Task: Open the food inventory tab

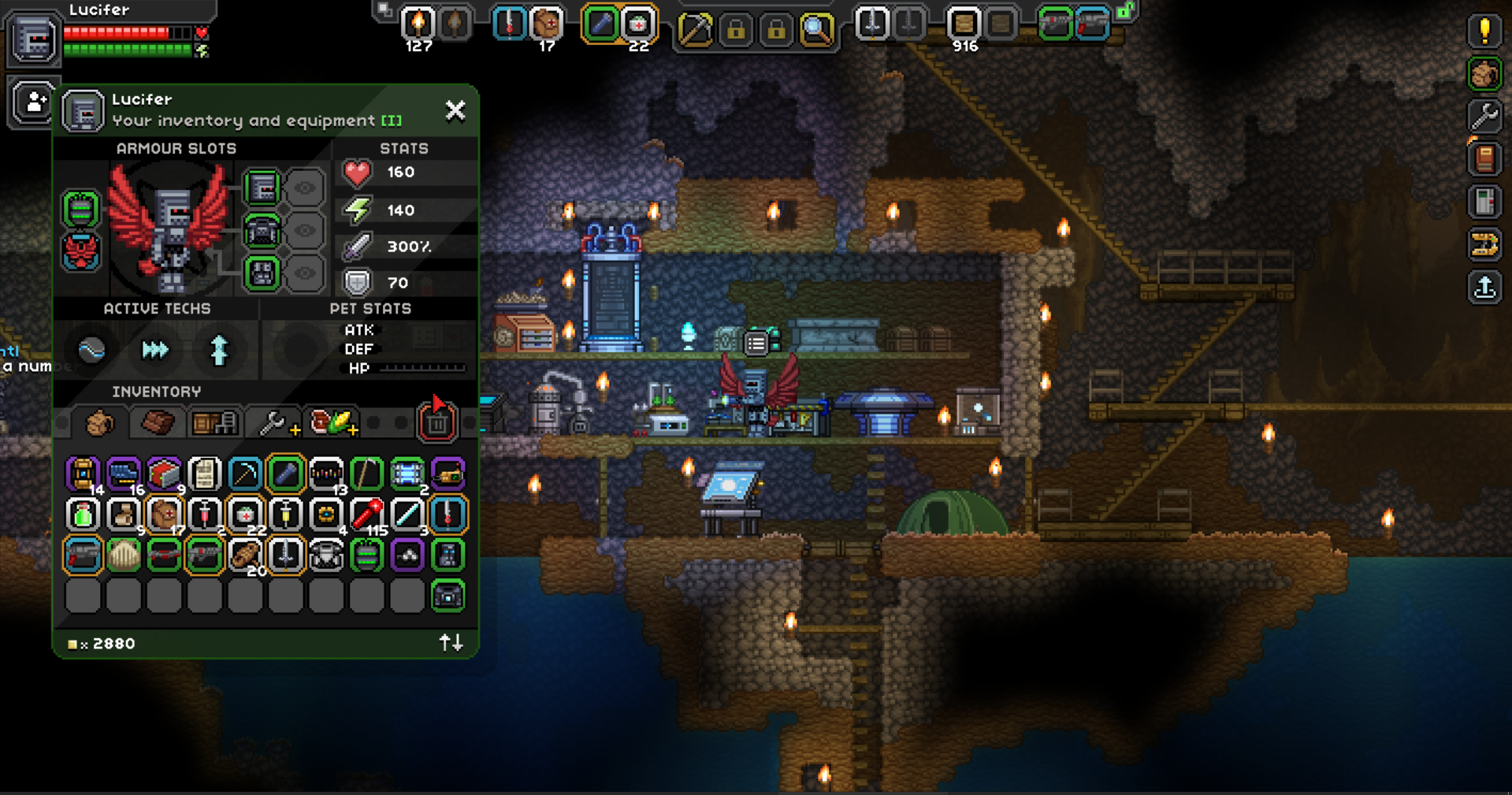Action: coord(332,423)
